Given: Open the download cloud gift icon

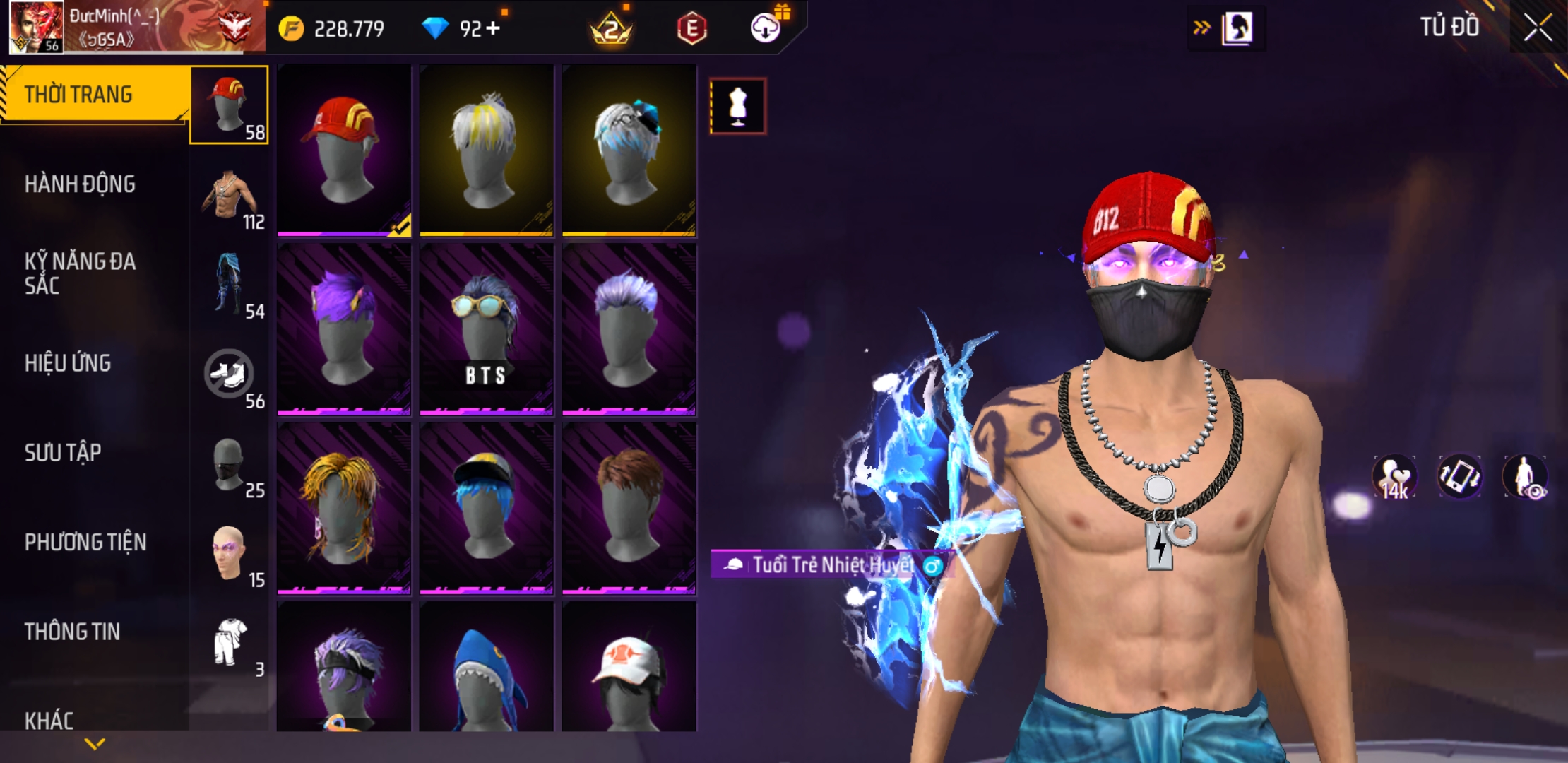Looking at the screenshot, I should [766, 28].
